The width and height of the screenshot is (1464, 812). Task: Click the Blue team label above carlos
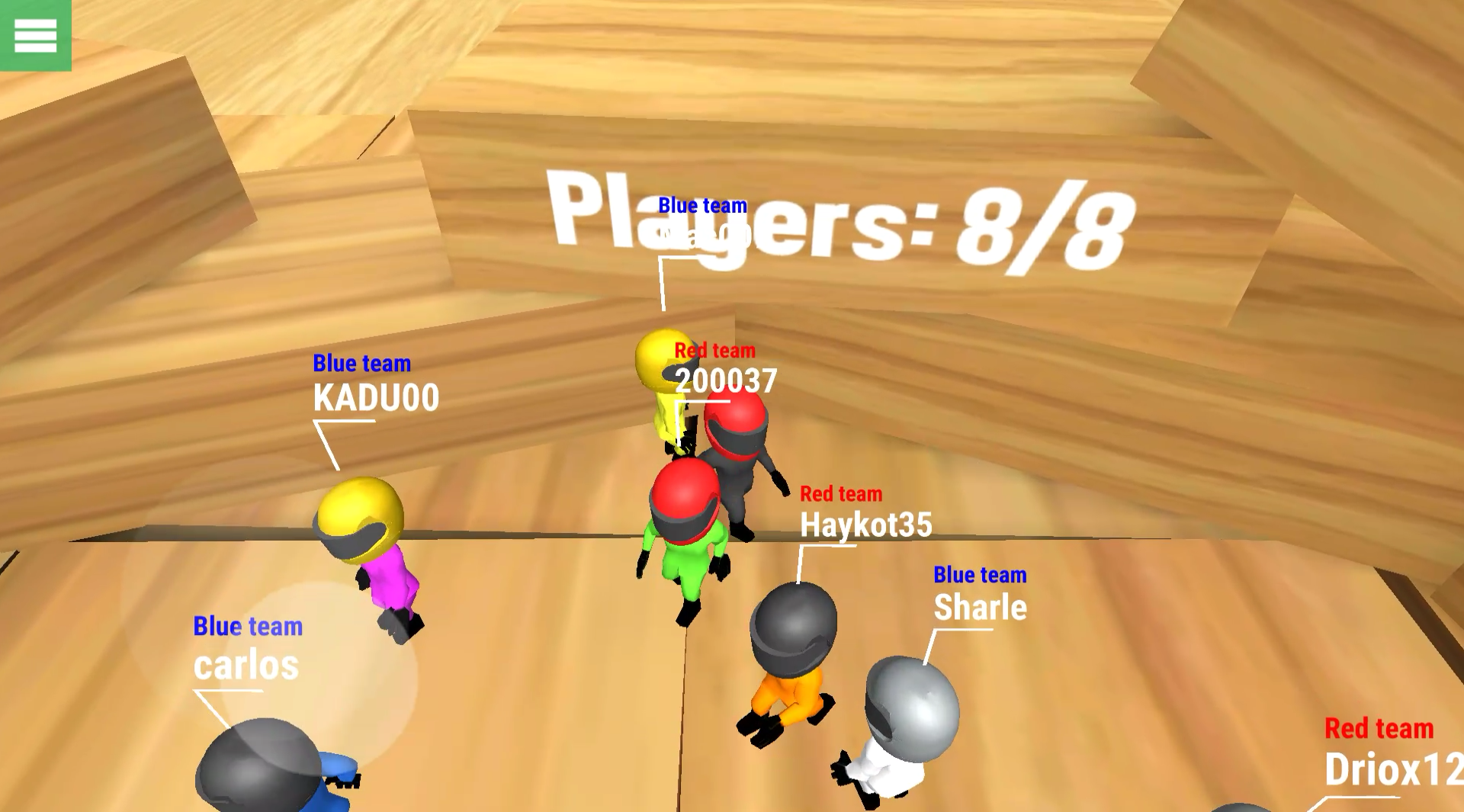(x=249, y=627)
